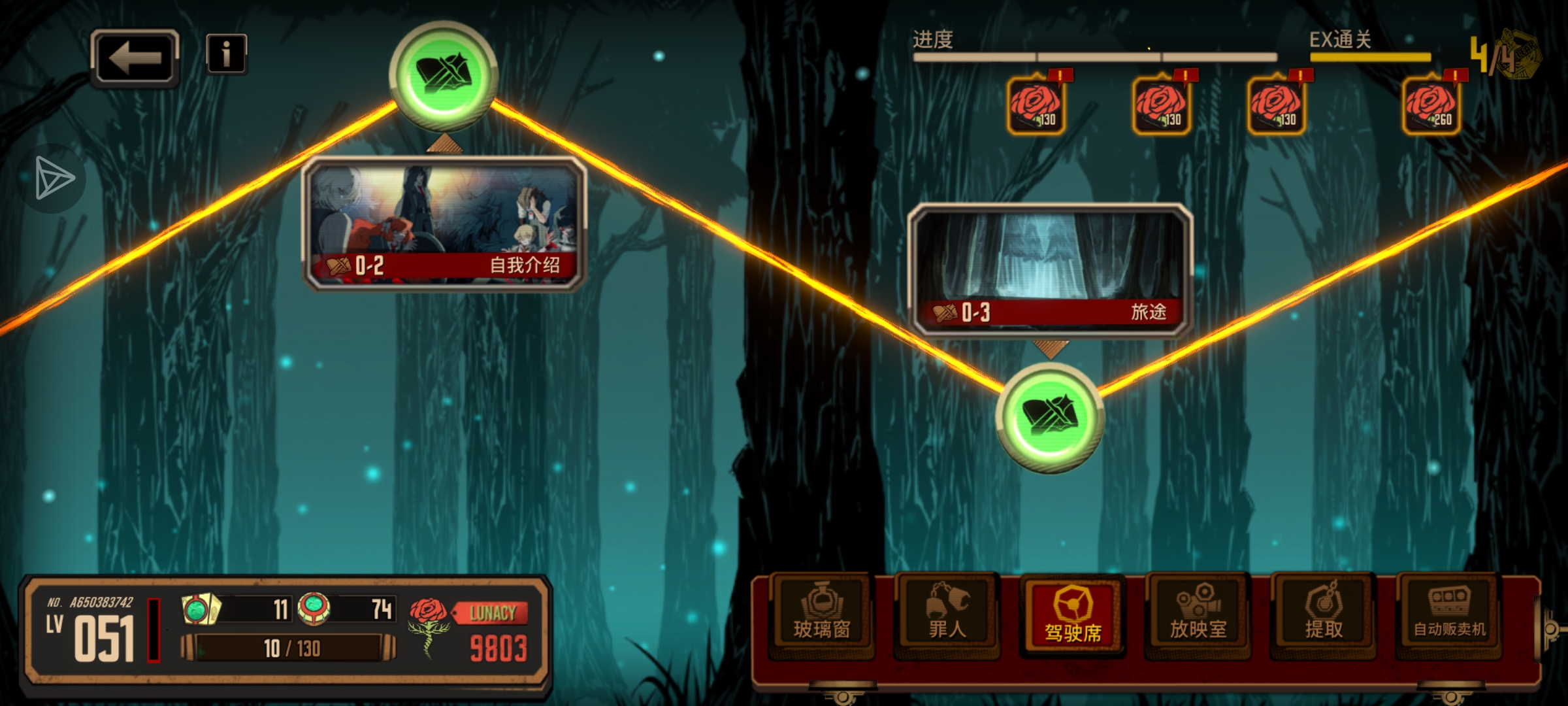
Task: Go back with the arrow button
Action: pos(135,58)
